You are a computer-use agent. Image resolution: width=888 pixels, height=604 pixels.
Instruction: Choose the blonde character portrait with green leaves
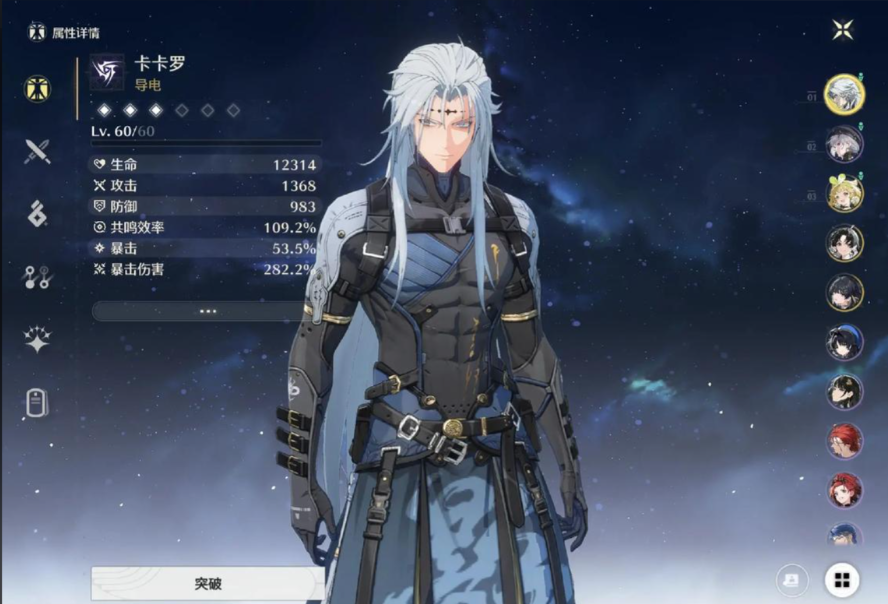(845, 194)
